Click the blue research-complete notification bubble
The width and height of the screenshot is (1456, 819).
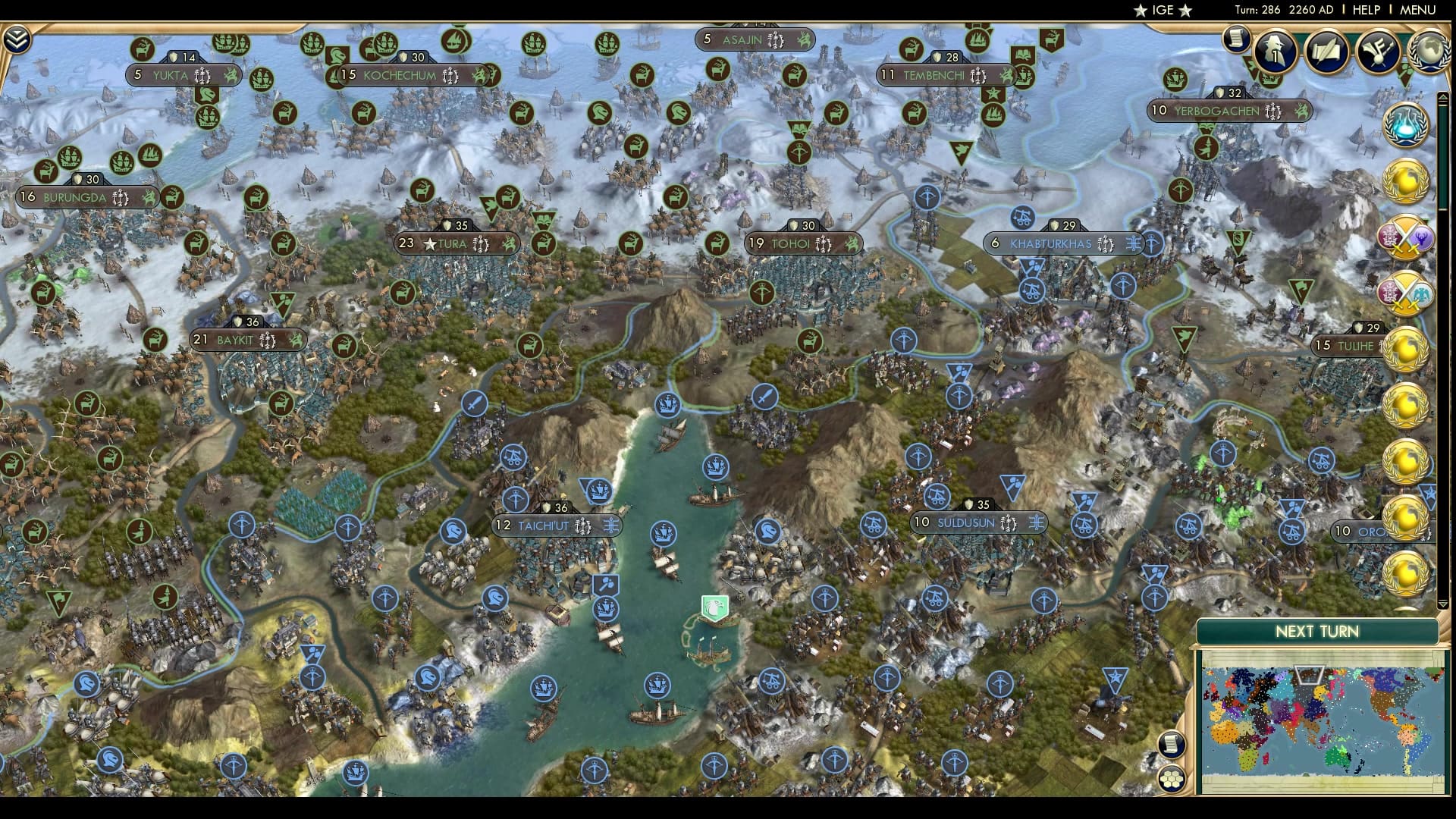click(1405, 124)
